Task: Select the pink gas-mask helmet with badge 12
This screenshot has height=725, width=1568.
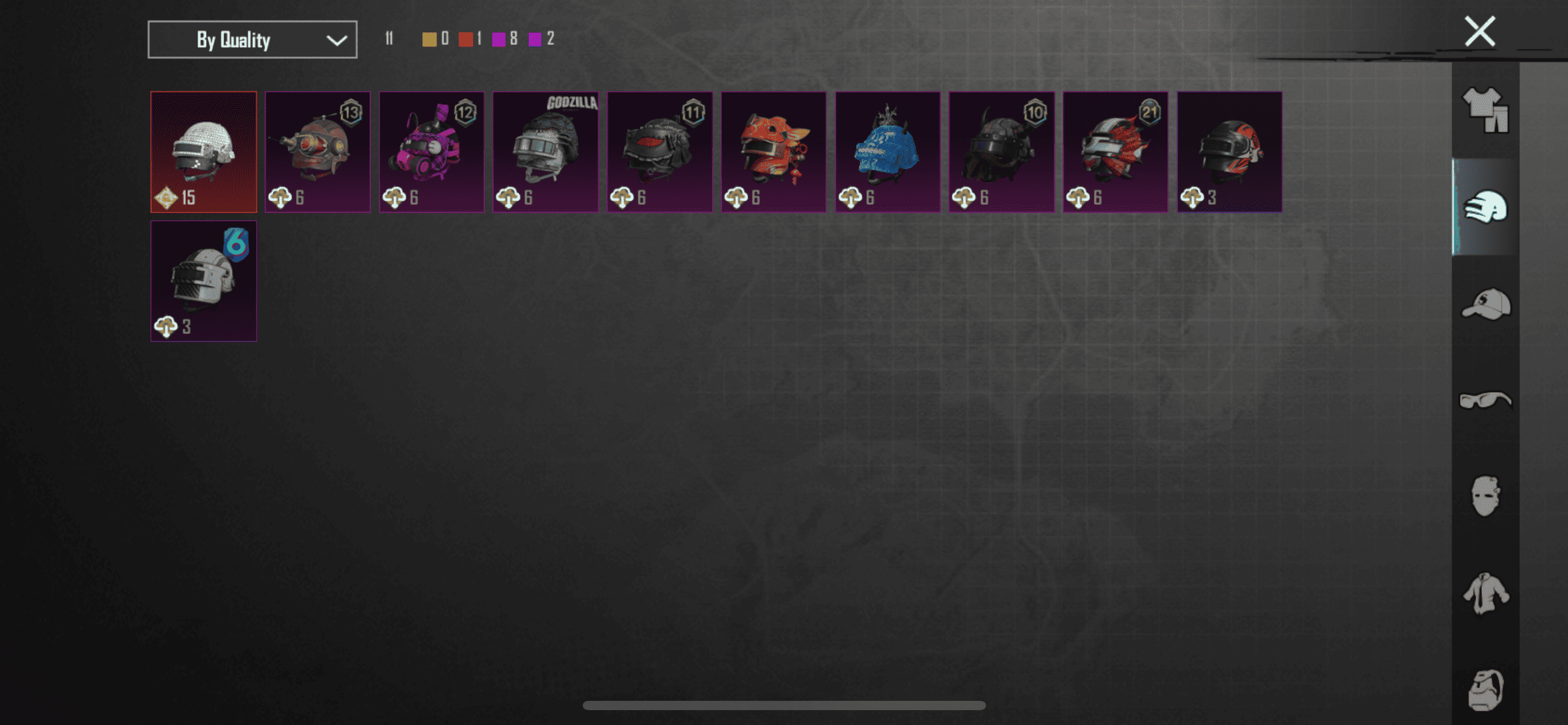Action: (x=432, y=152)
